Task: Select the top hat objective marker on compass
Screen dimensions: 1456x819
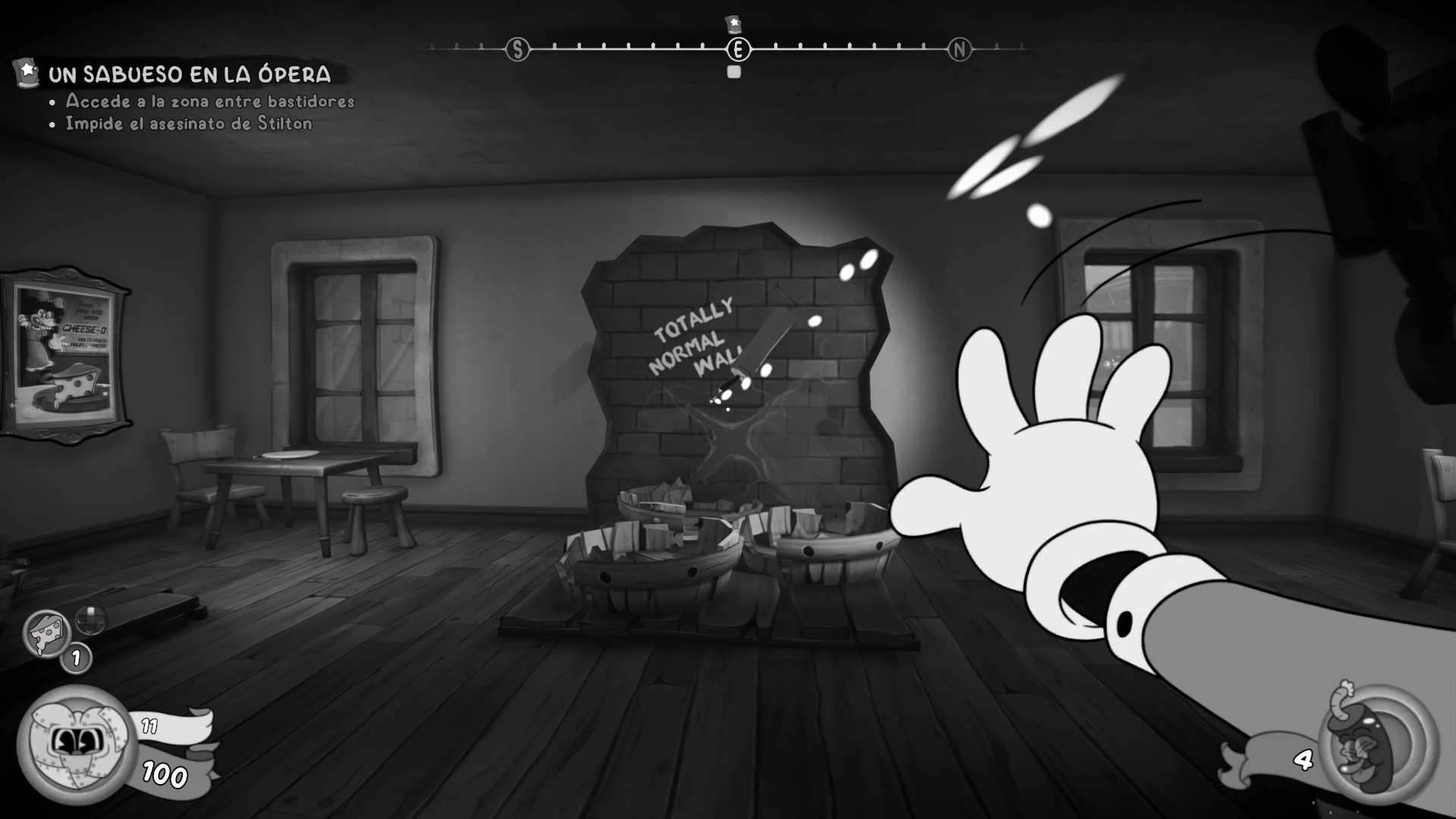Action: pyautogui.click(x=733, y=24)
